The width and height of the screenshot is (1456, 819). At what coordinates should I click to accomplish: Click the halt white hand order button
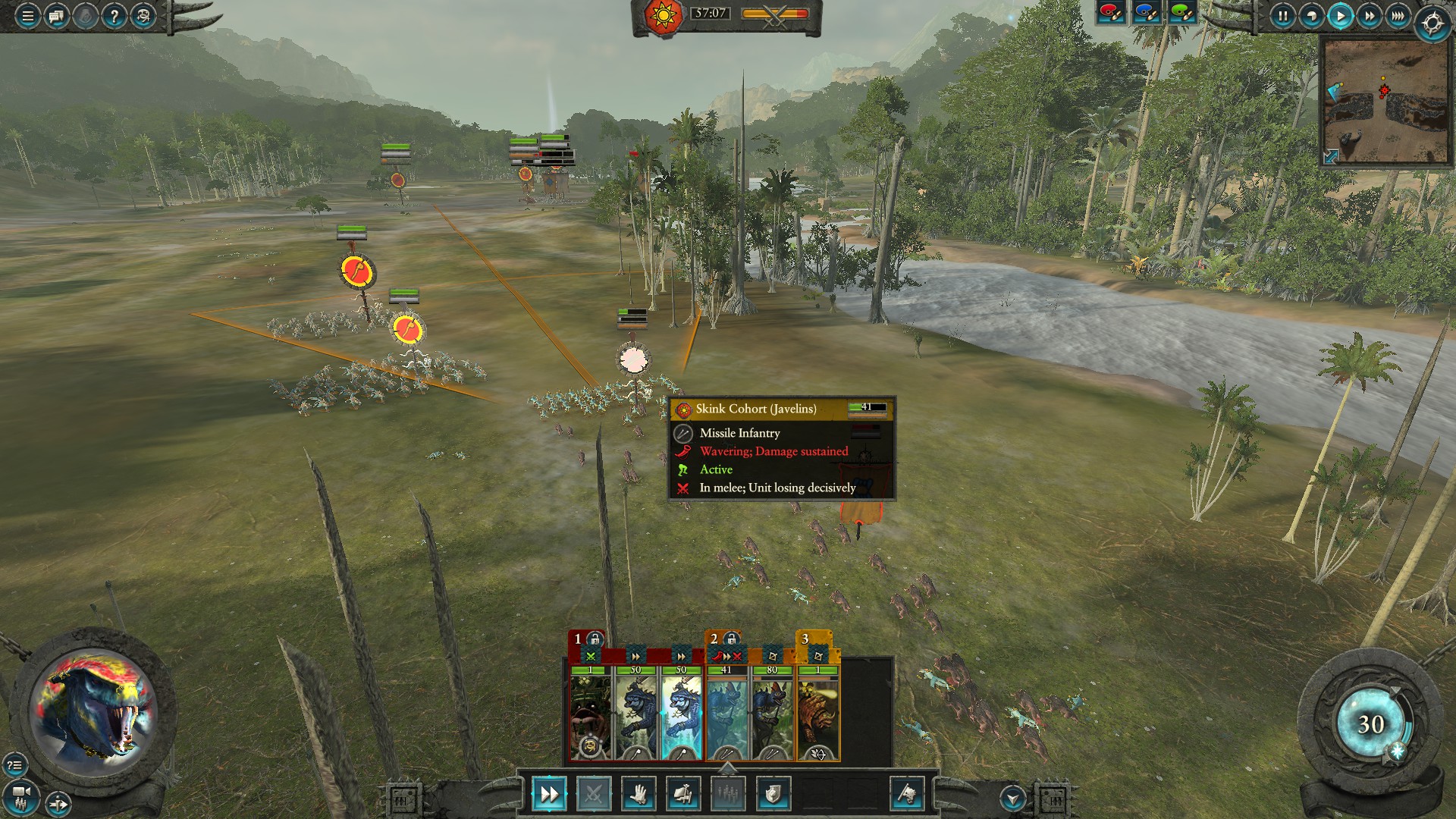638,794
